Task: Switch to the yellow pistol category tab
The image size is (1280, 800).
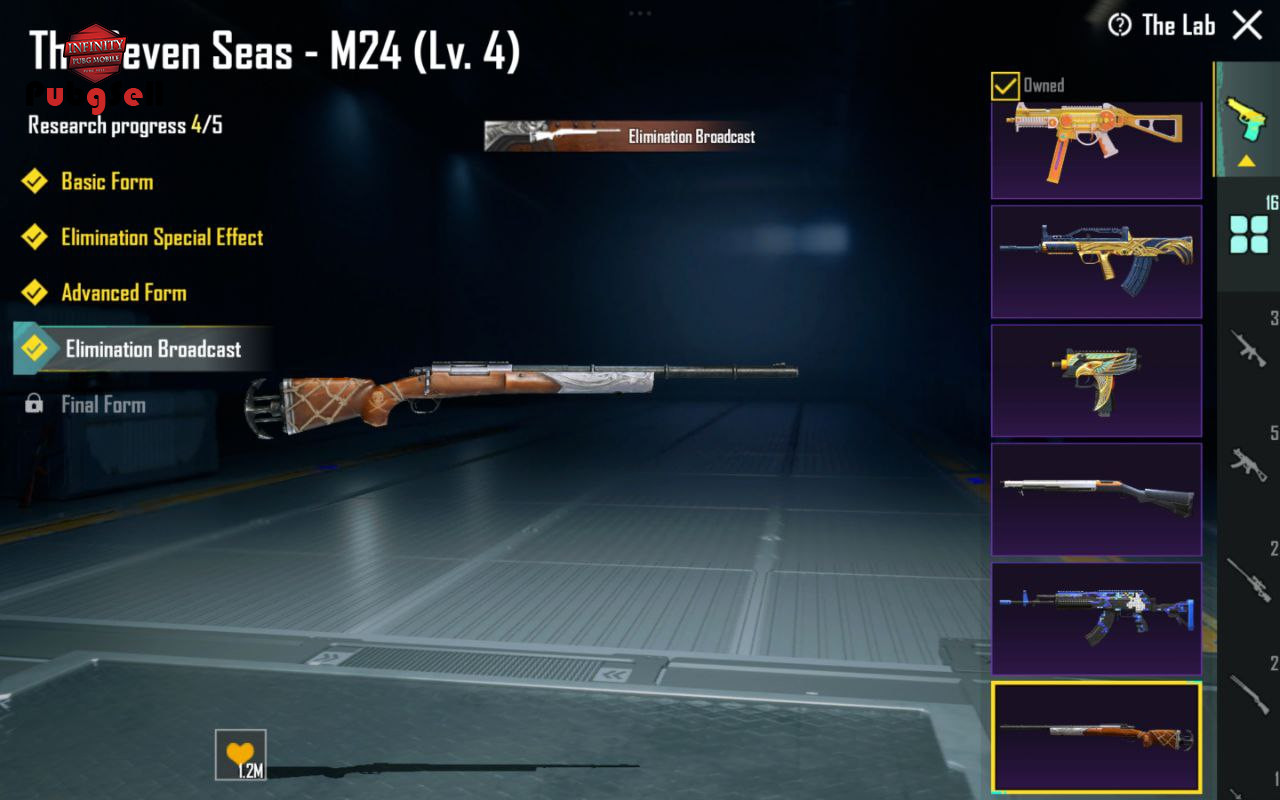Action: [x=1247, y=120]
